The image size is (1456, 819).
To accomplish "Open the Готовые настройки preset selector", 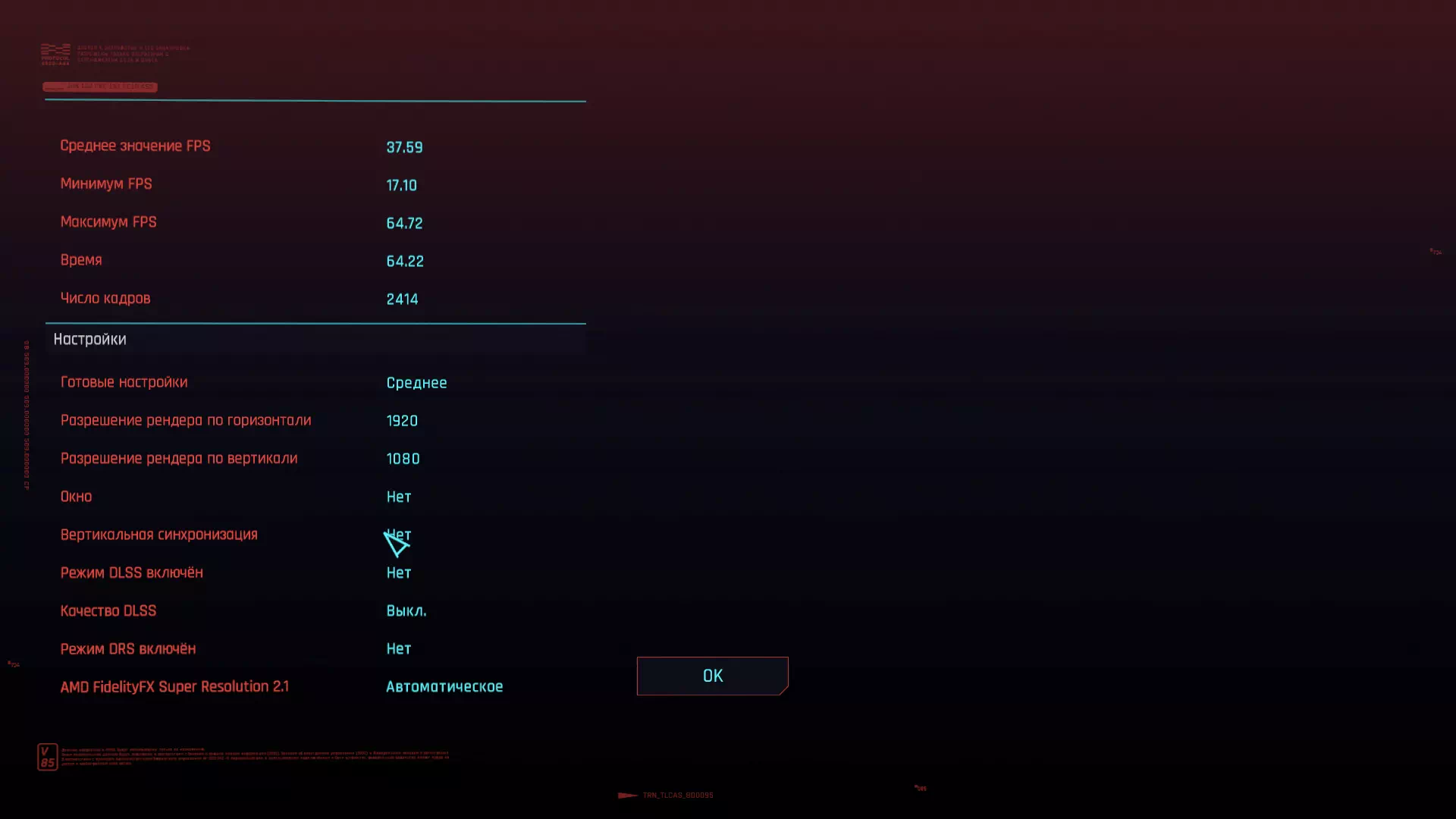I will tap(416, 383).
